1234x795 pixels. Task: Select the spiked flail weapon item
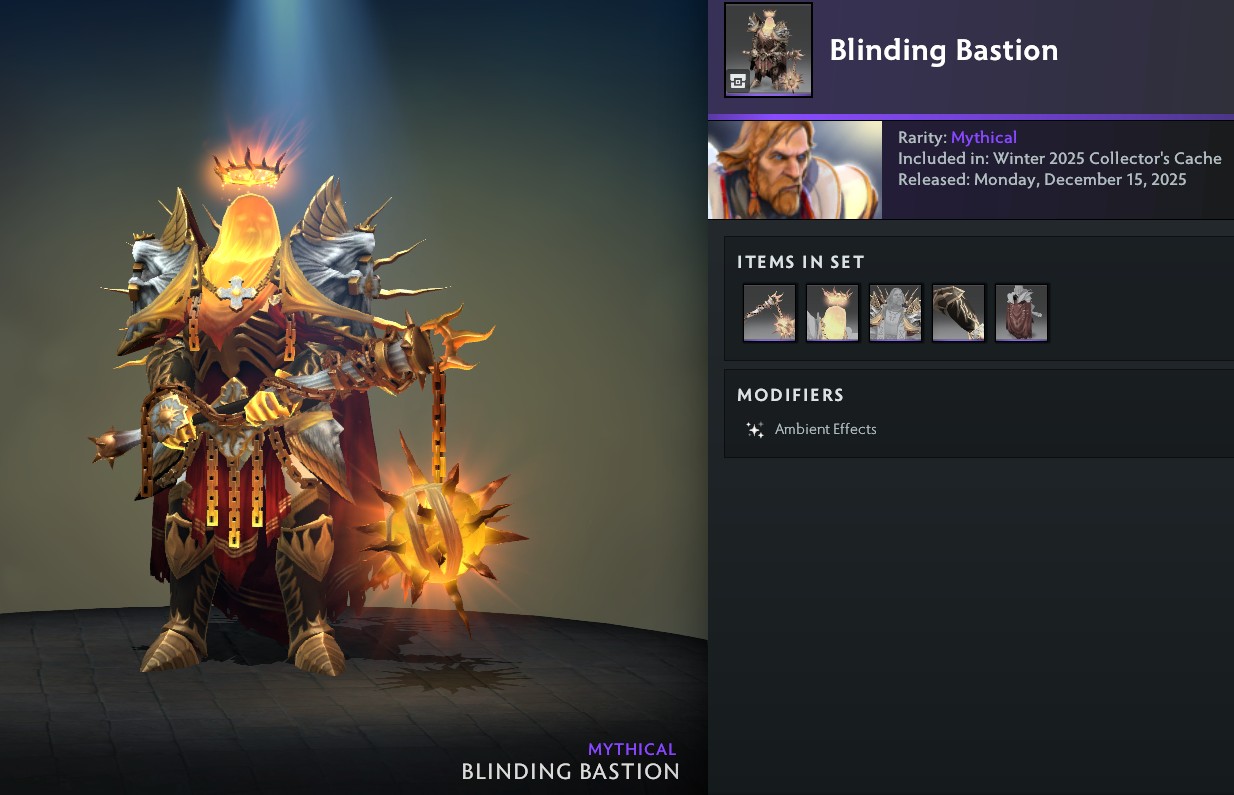[769, 312]
